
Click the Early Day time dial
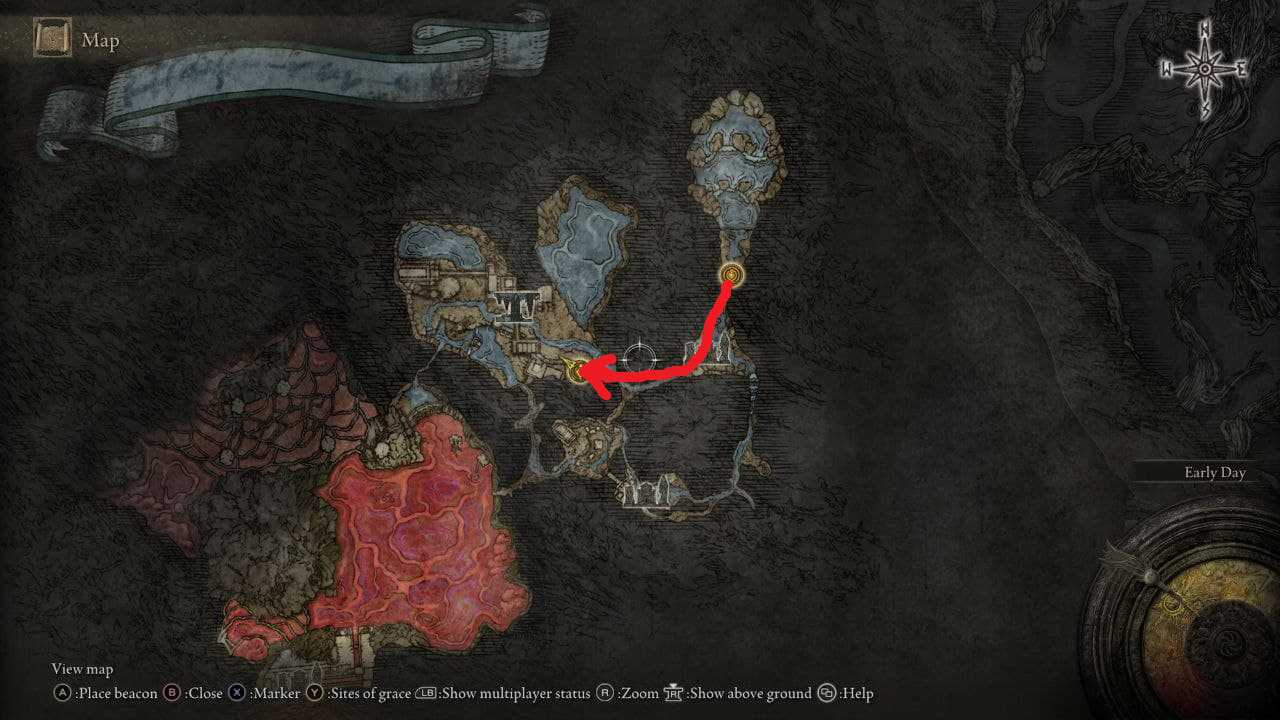click(1214, 472)
